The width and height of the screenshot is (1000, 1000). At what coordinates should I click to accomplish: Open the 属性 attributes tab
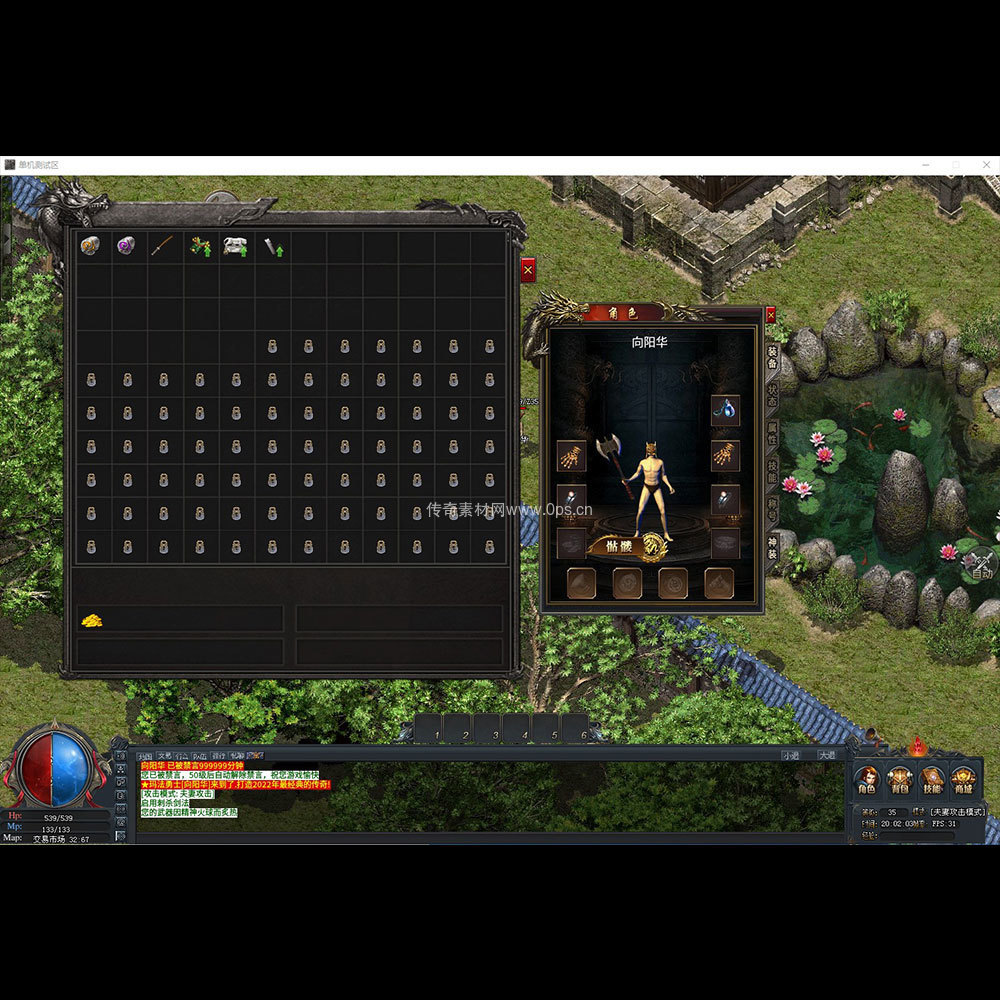coord(772,434)
